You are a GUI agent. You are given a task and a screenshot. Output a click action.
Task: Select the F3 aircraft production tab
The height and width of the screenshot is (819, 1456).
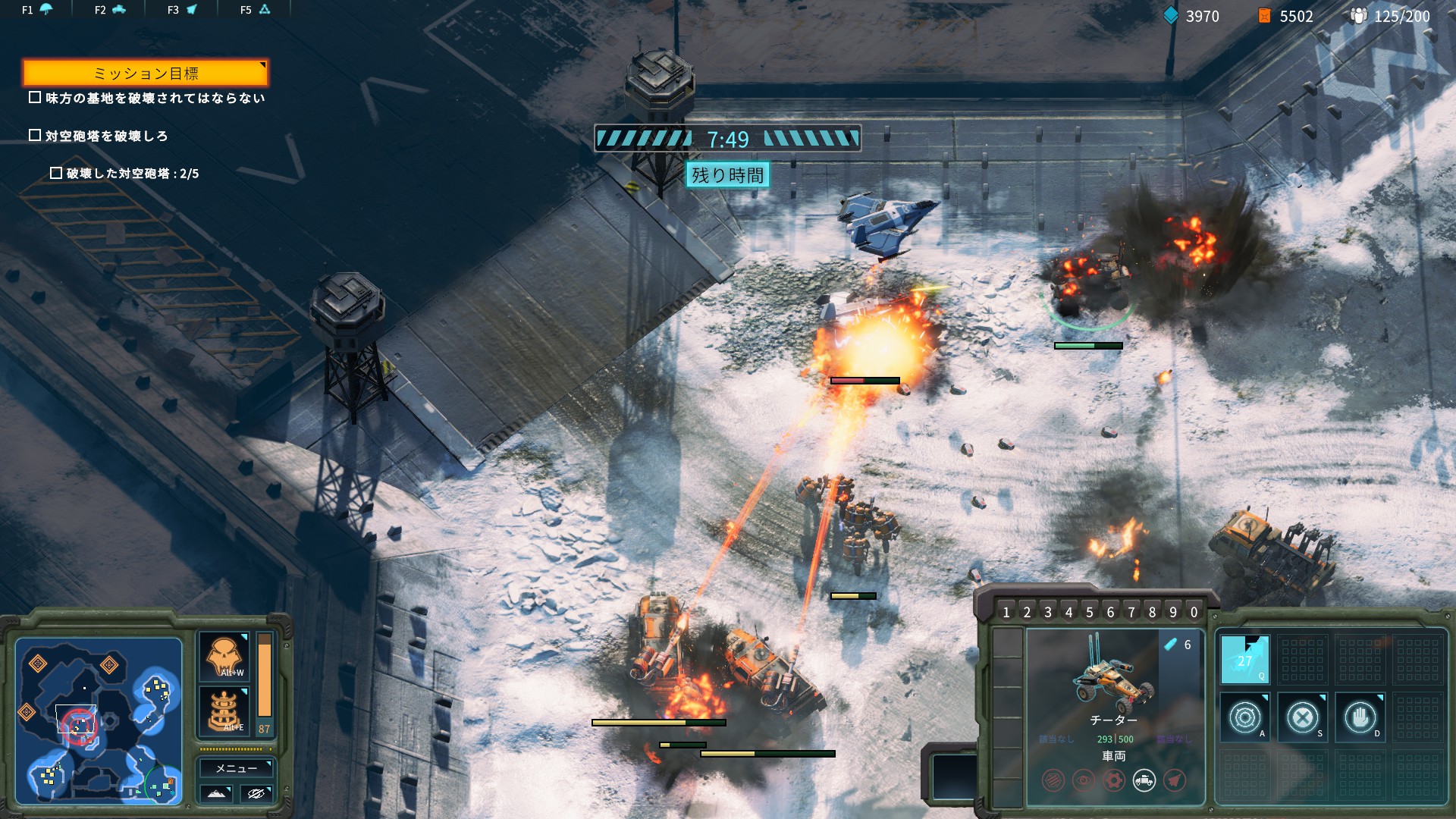pyautogui.click(x=182, y=10)
